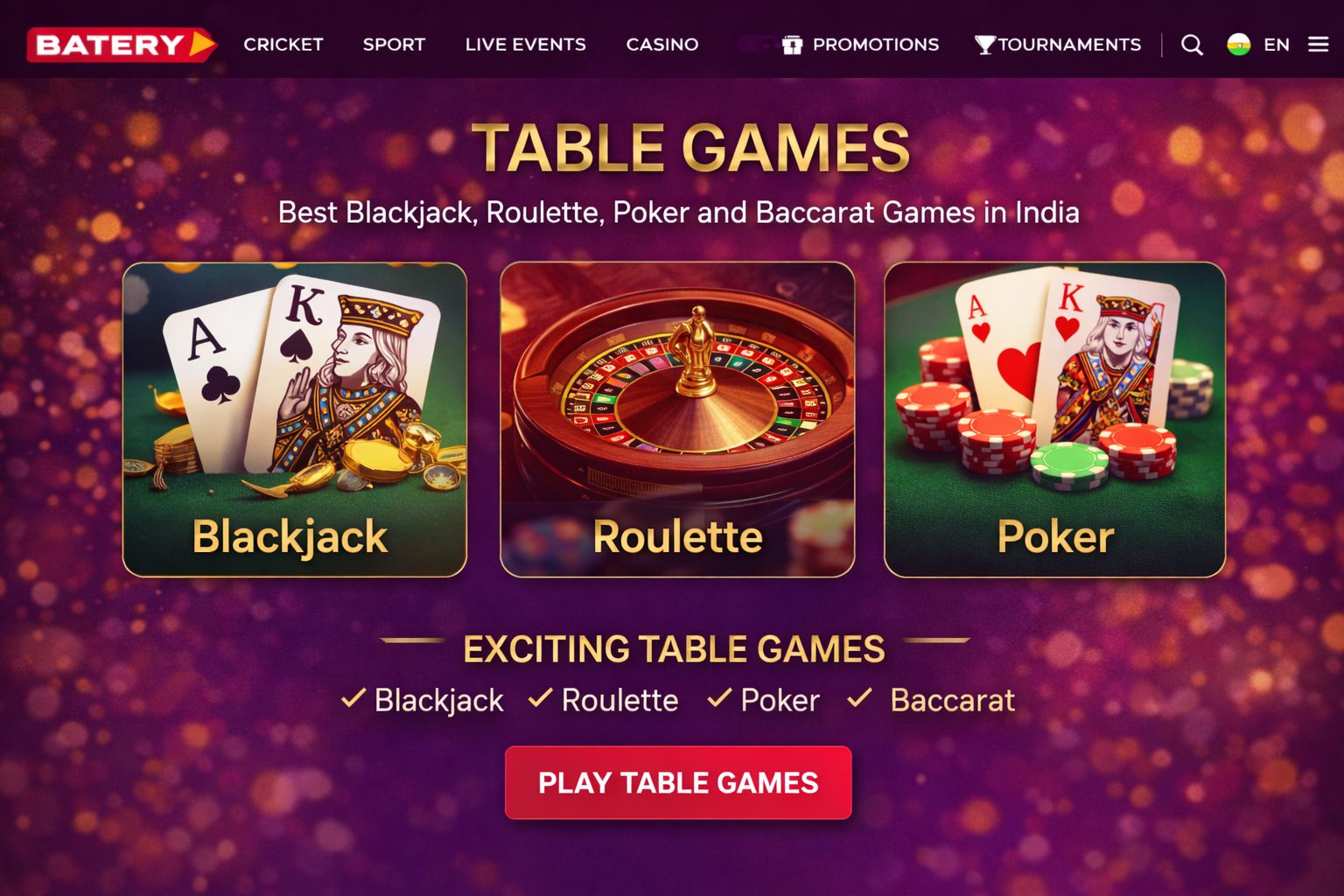The image size is (1344, 896).
Task: Click the trophy icon beside TOURNAMENTS
Action: click(985, 45)
